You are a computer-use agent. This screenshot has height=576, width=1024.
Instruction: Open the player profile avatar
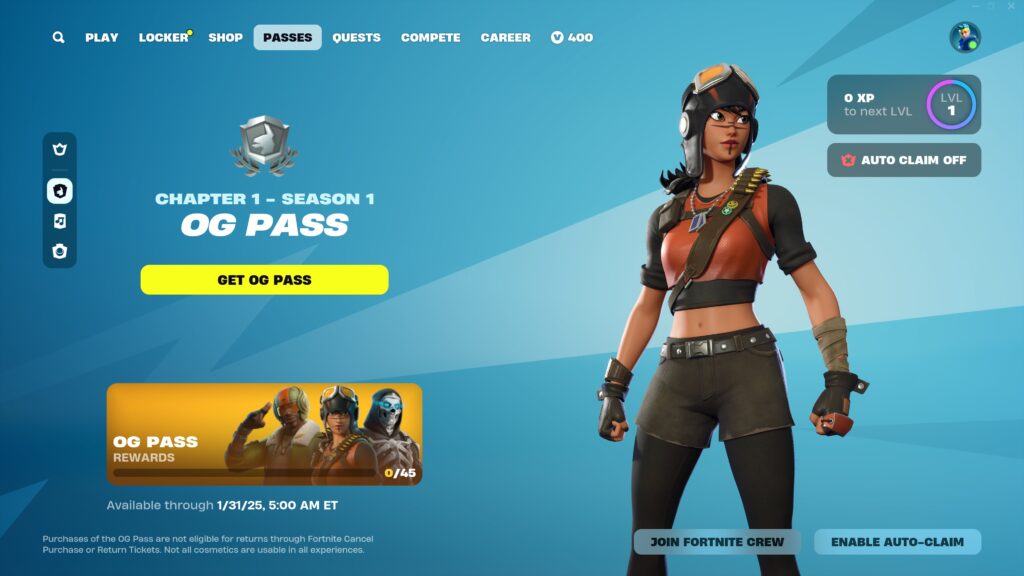965,38
